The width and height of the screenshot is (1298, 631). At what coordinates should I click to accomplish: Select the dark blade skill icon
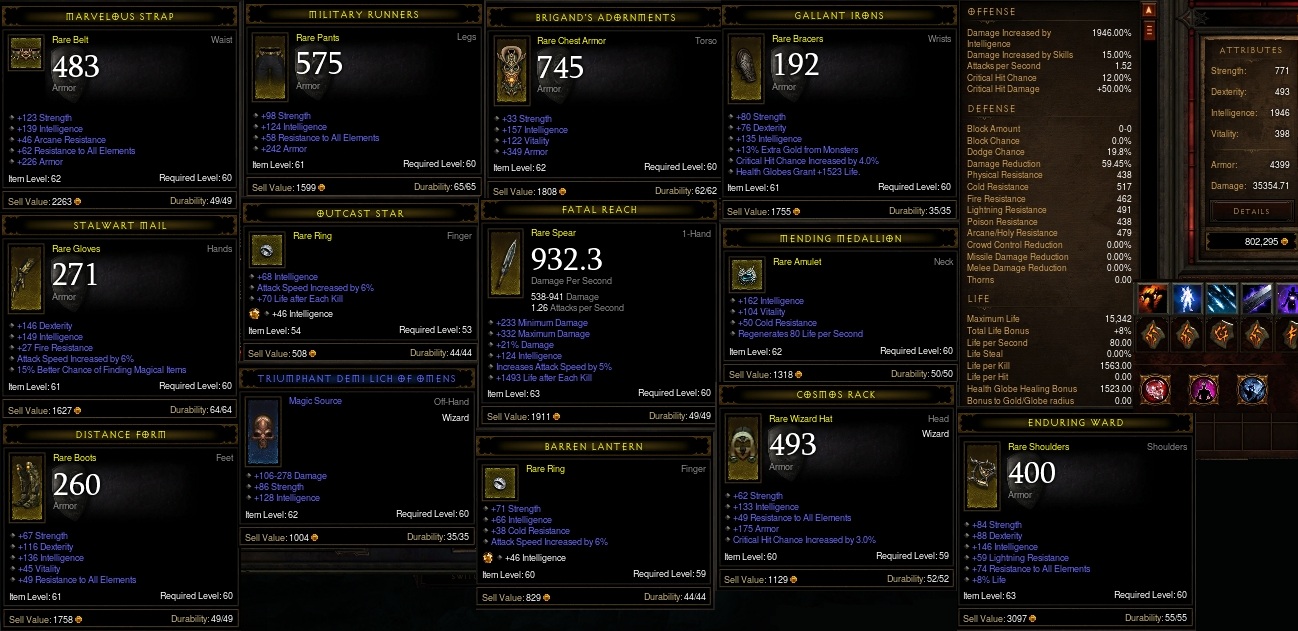pos(1257,298)
